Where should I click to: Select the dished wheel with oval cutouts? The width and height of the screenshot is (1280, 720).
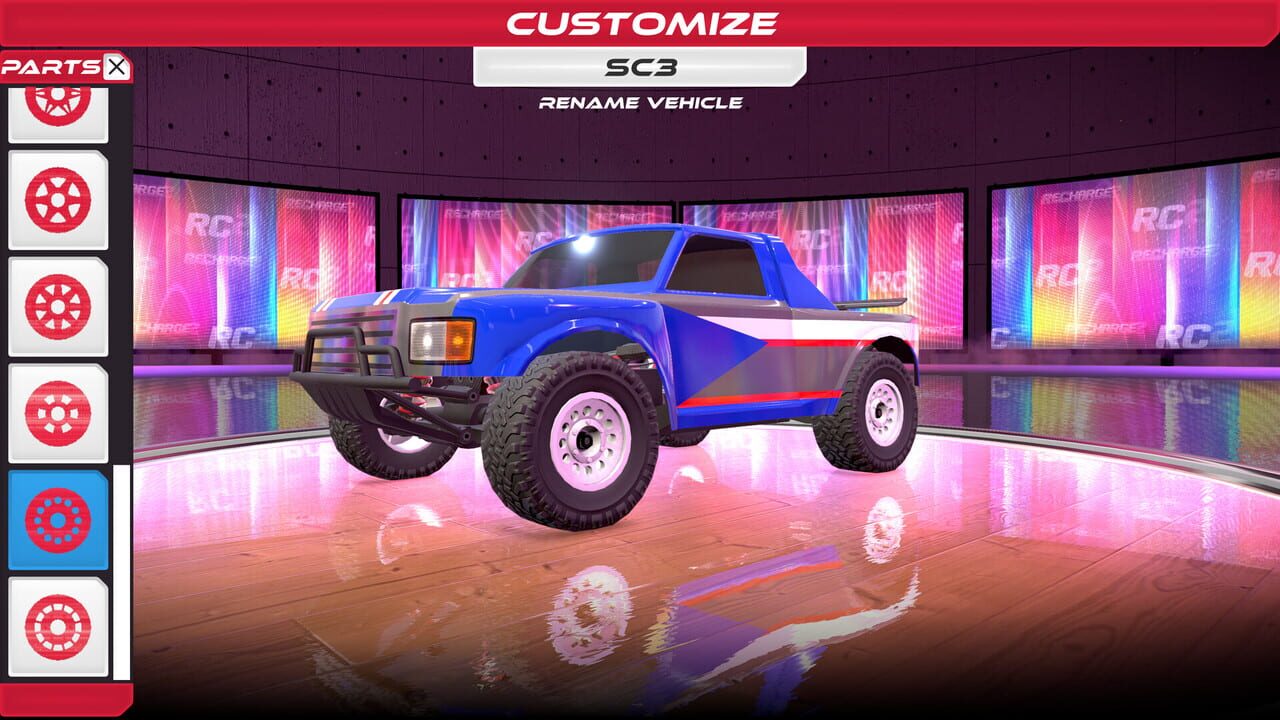pyautogui.click(x=57, y=415)
